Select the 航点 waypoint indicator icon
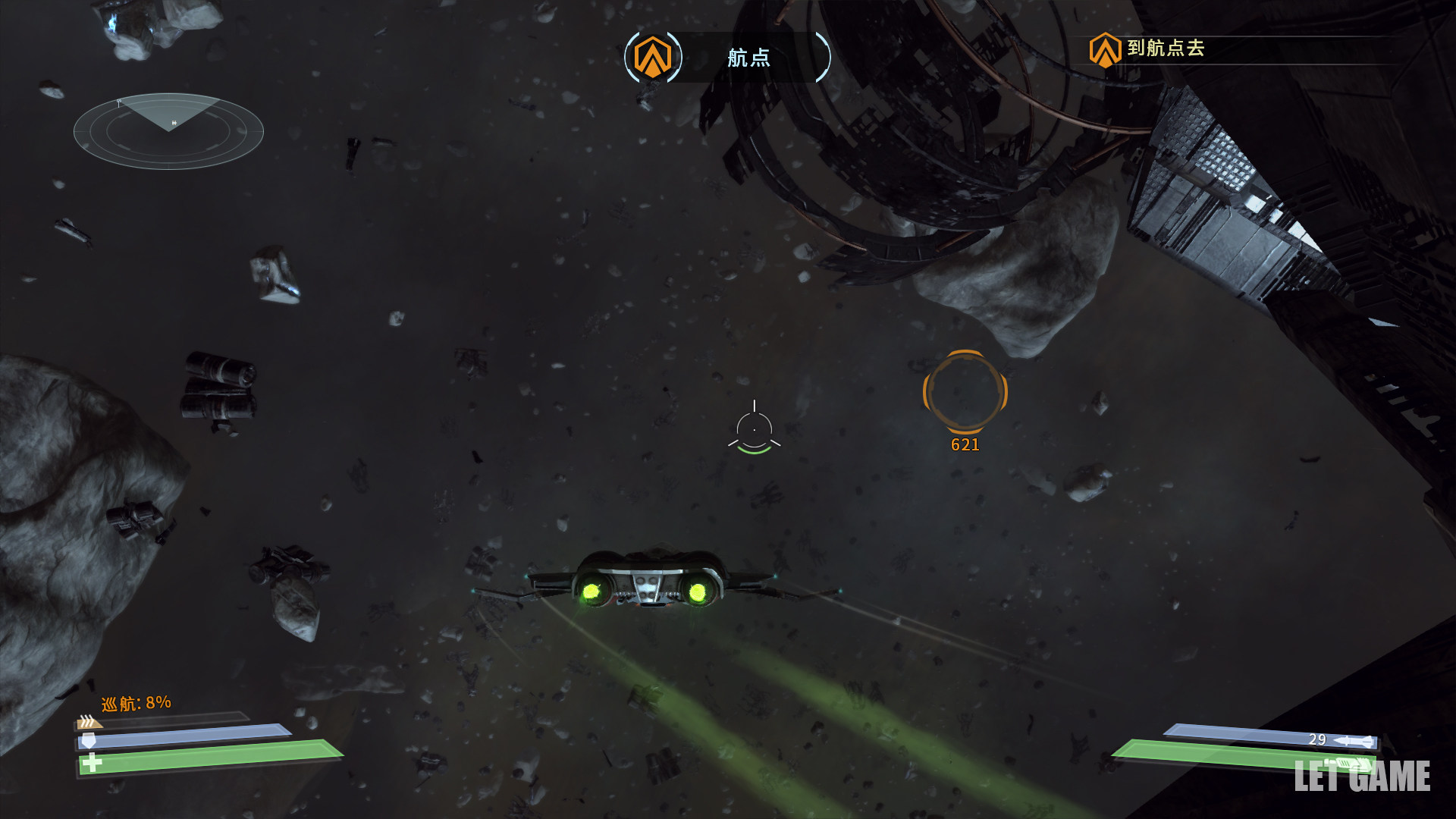Screen dimensions: 1456x819 pyautogui.click(x=652, y=57)
